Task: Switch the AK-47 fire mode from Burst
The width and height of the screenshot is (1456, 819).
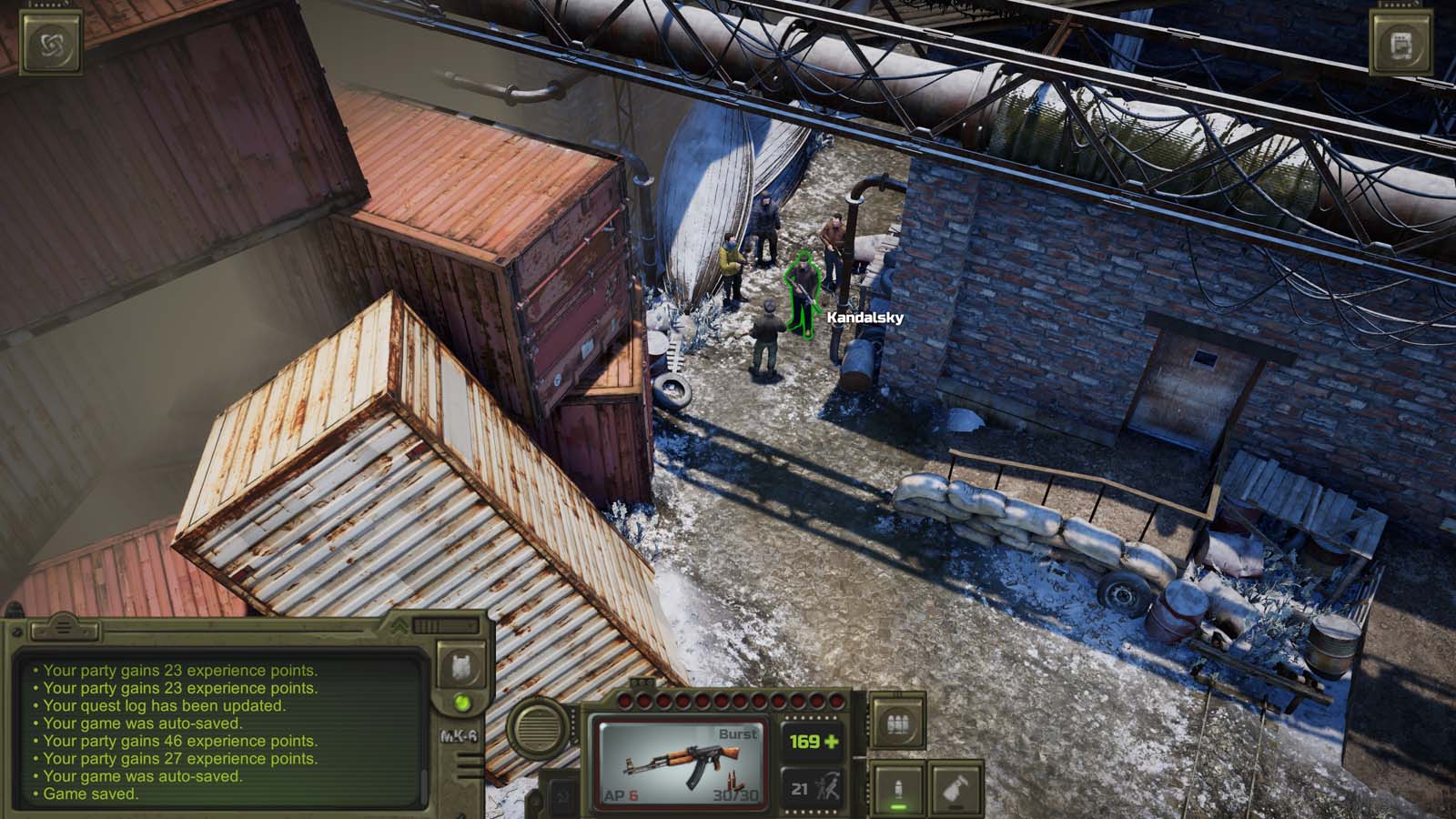Action: (x=739, y=732)
